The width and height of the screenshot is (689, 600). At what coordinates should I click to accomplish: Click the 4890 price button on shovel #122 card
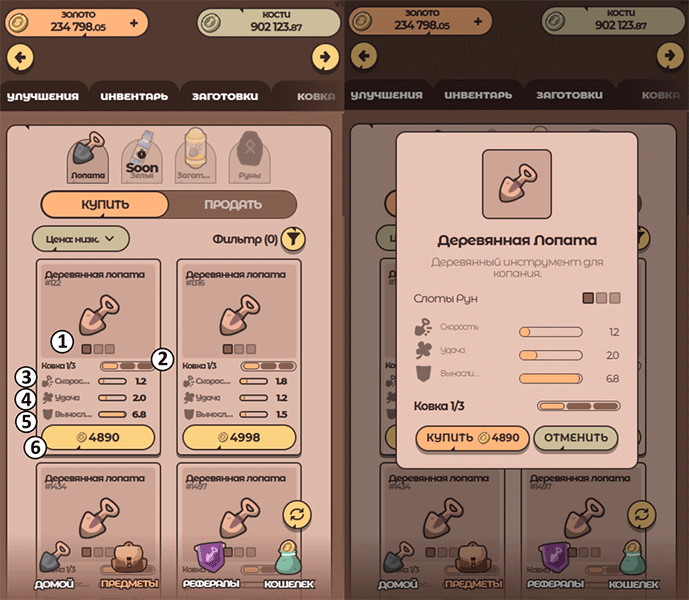point(98,437)
